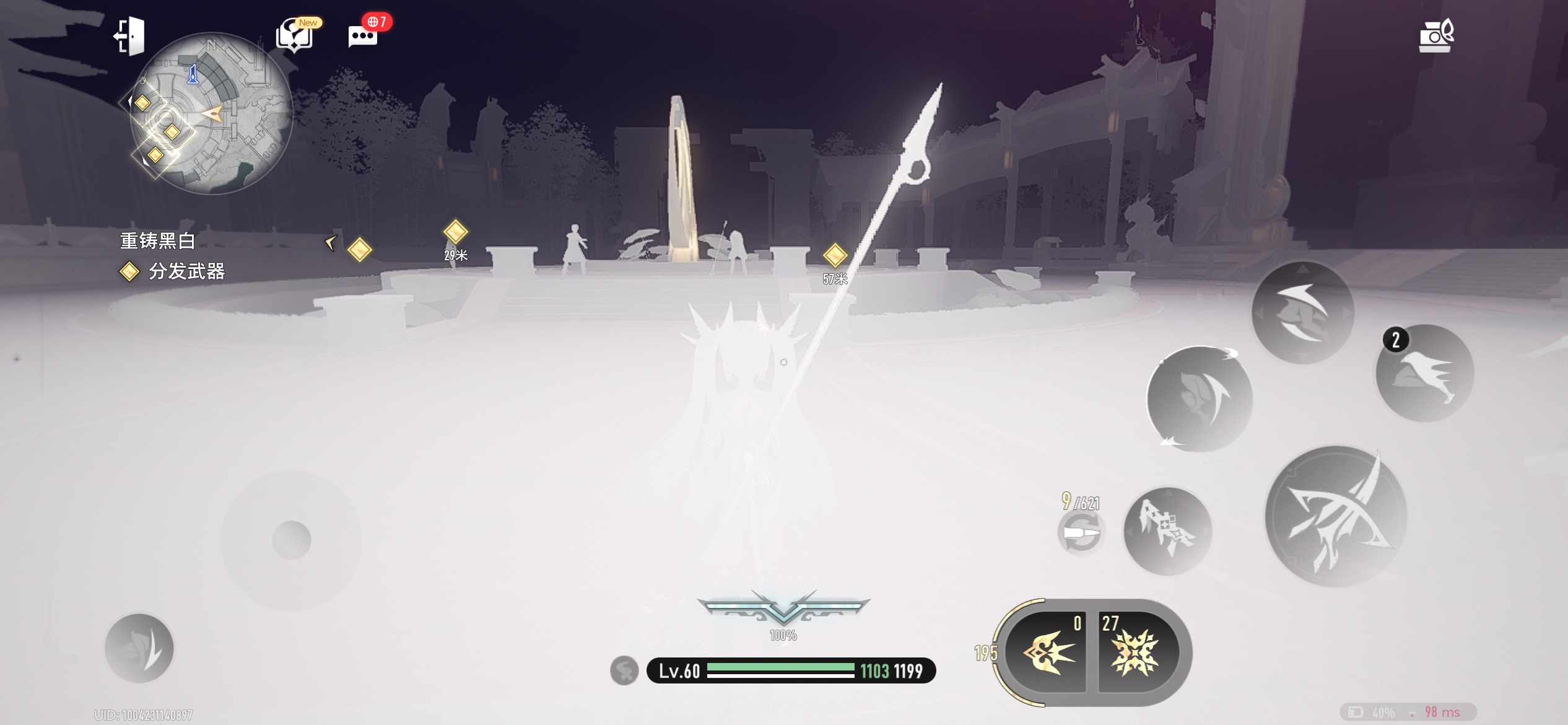Tap the reload ammo button
Screen dimensions: 1568x725
[1081, 533]
